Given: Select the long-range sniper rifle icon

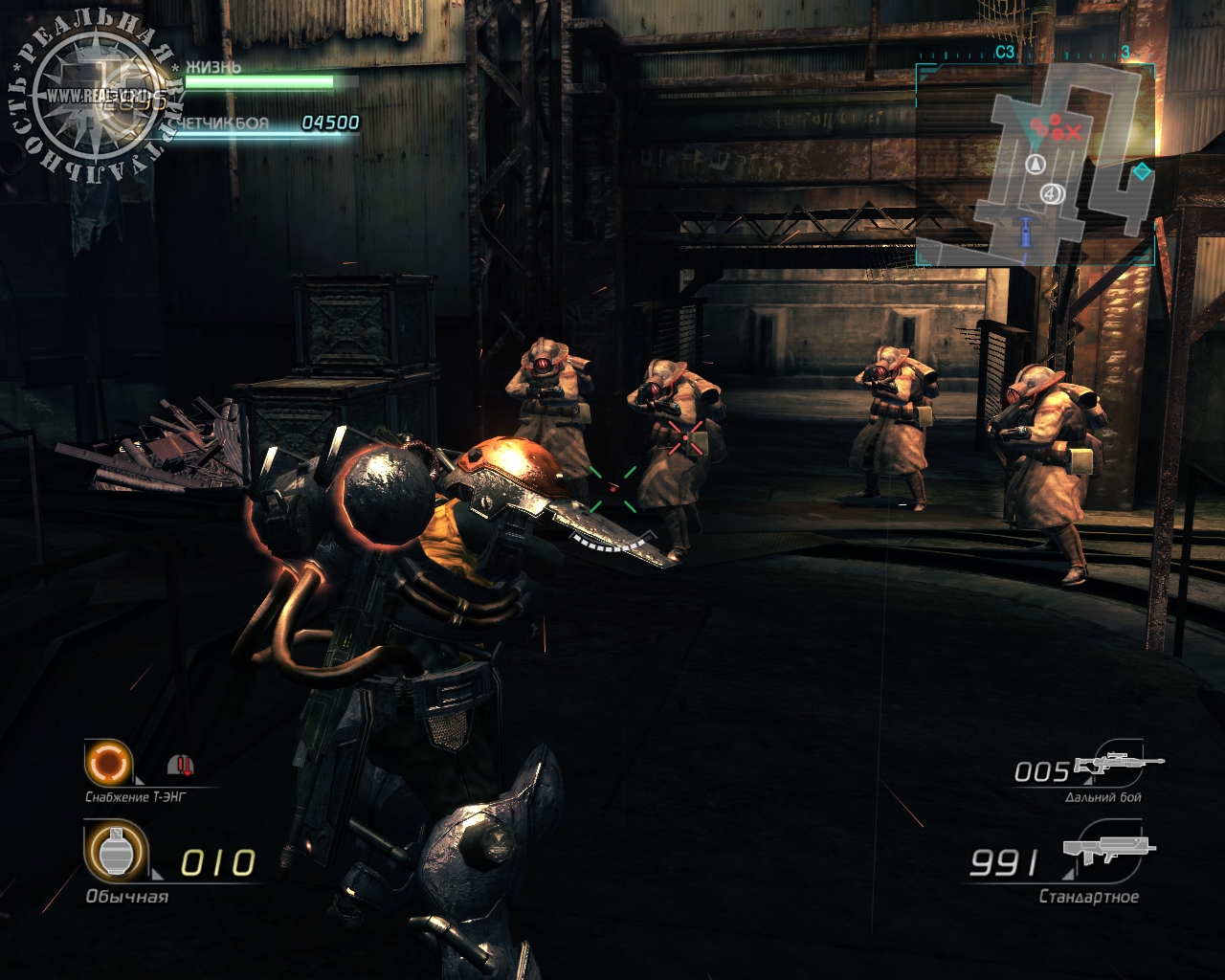Looking at the screenshot, I should click(1118, 766).
